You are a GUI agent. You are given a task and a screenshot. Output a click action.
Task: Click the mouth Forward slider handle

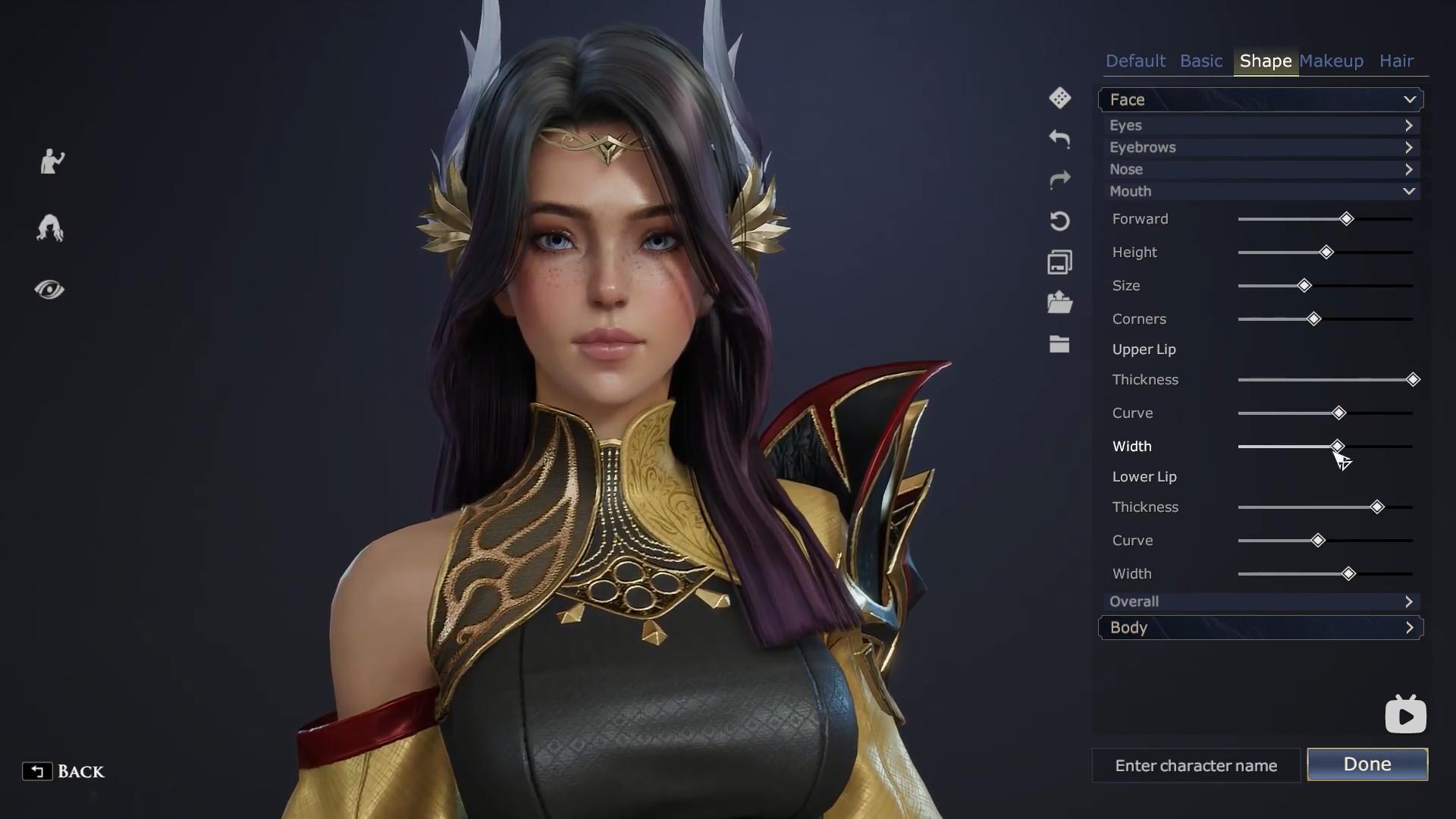pyautogui.click(x=1346, y=219)
